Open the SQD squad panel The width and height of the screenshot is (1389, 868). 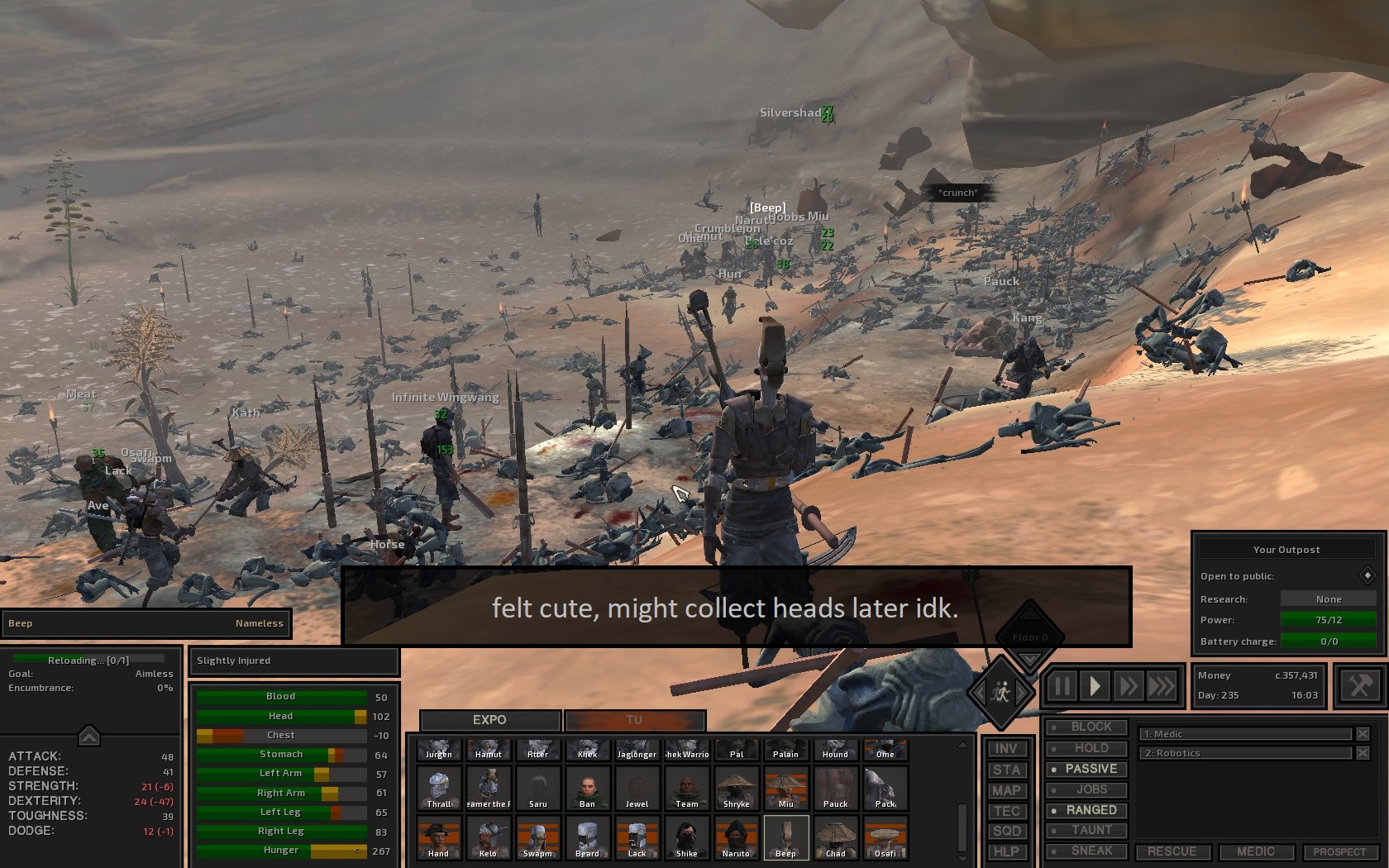coord(1006,831)
